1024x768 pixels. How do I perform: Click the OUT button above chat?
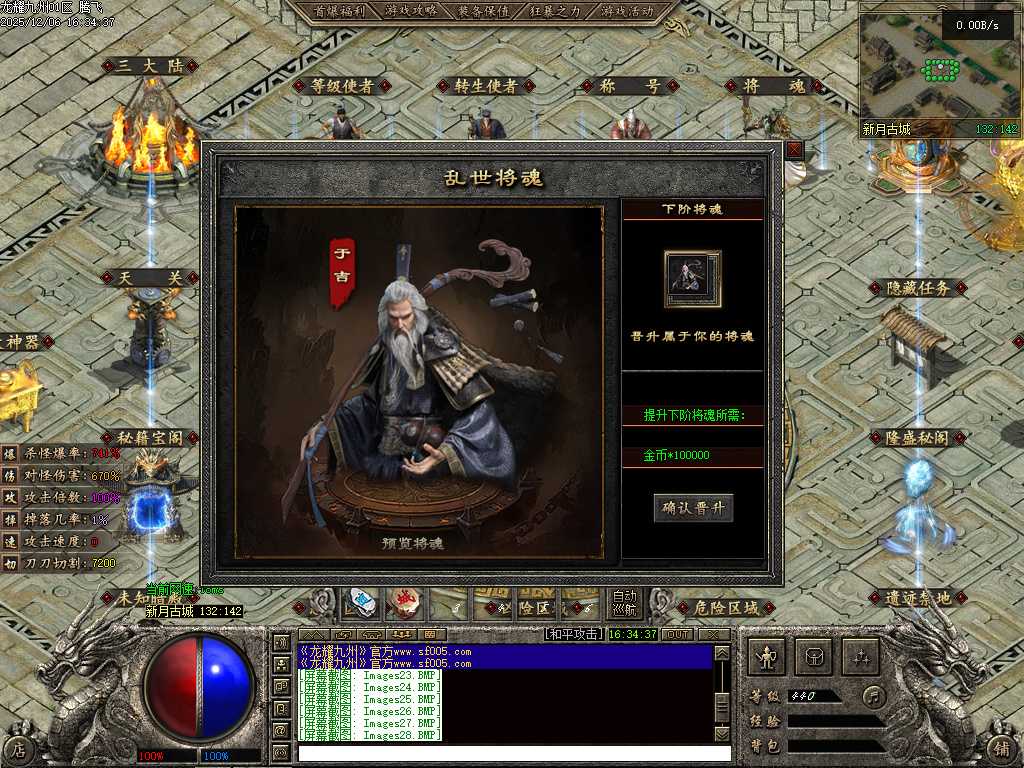coord(678,634)
